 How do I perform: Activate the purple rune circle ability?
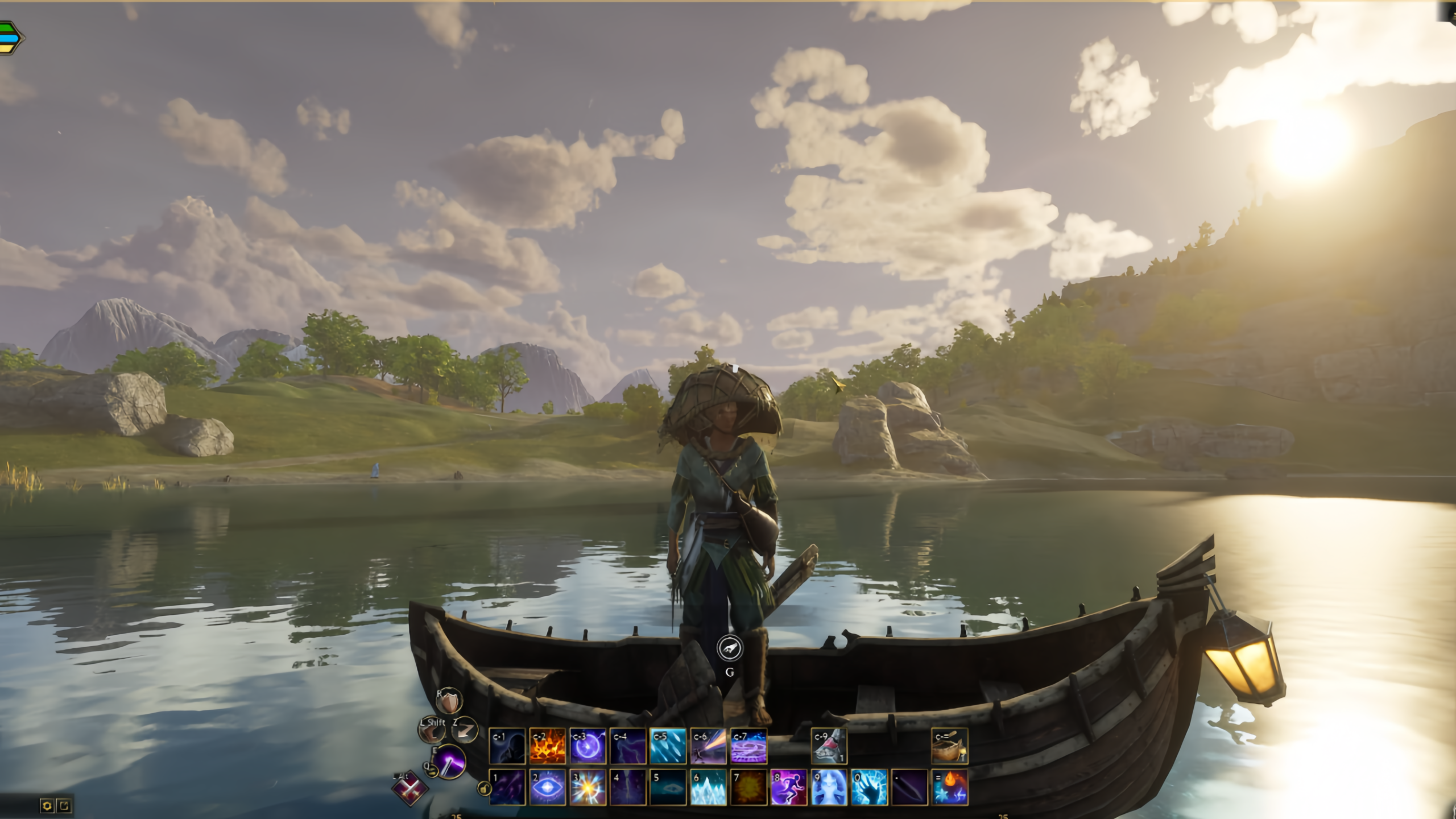pyautogui.click(x=748, y=746)
